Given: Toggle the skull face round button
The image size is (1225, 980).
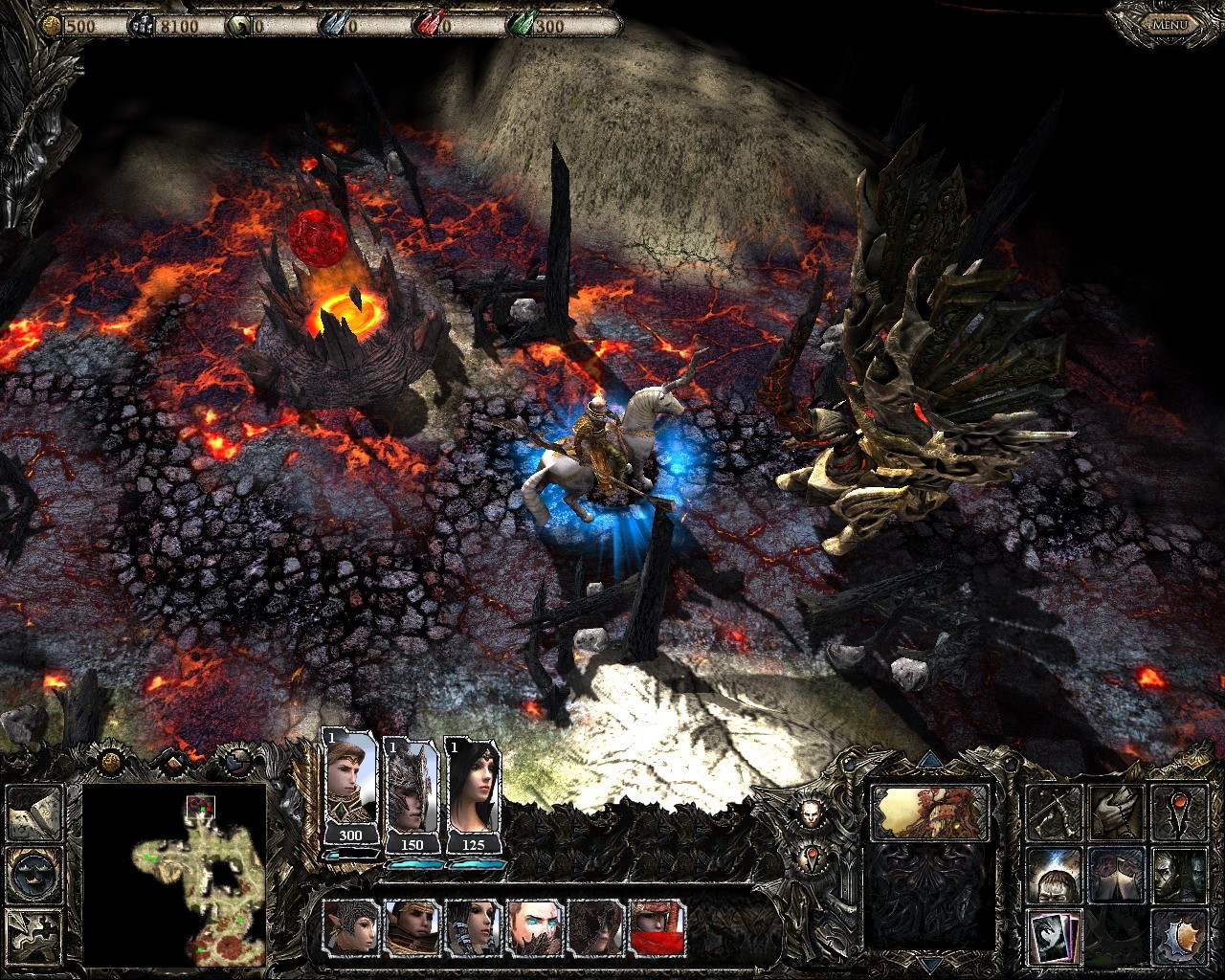Looking at the screenshot, I should [812, 814].
